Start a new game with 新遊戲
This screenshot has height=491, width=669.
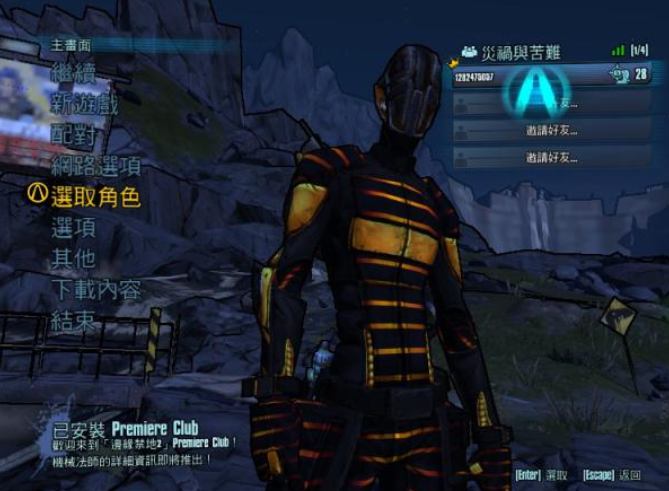85,105
